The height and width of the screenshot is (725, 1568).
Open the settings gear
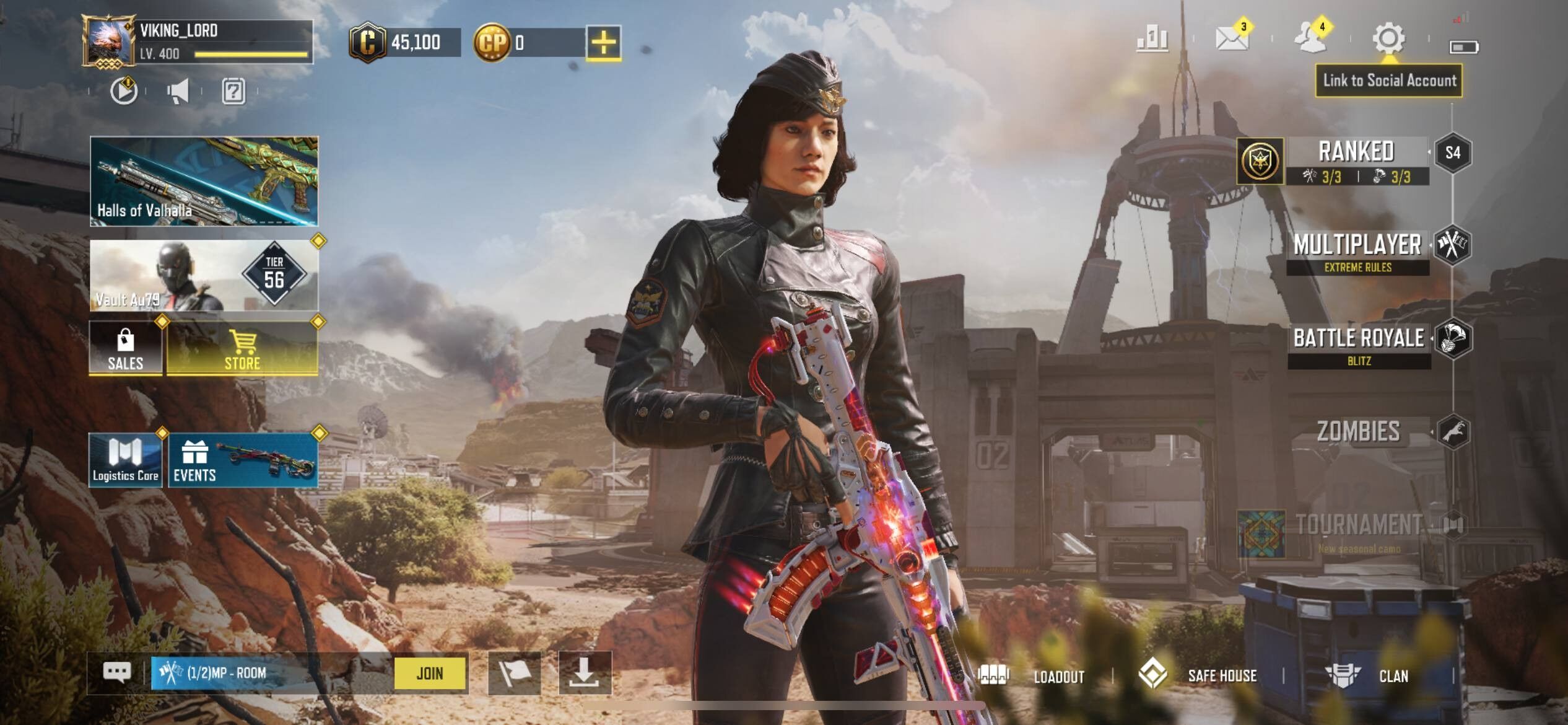coord(1388,38)
